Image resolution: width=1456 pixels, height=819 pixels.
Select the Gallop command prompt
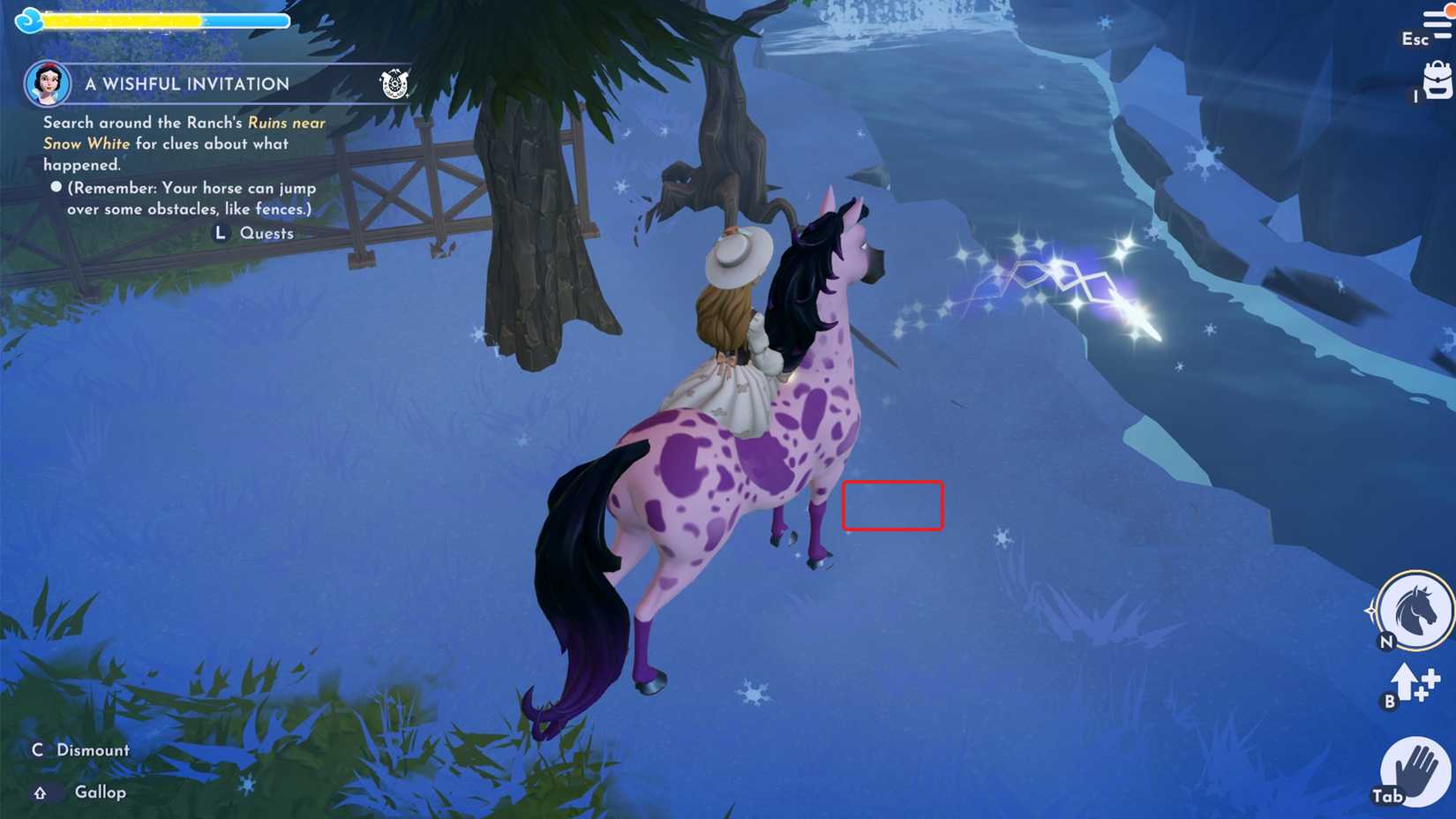point(99,793)
